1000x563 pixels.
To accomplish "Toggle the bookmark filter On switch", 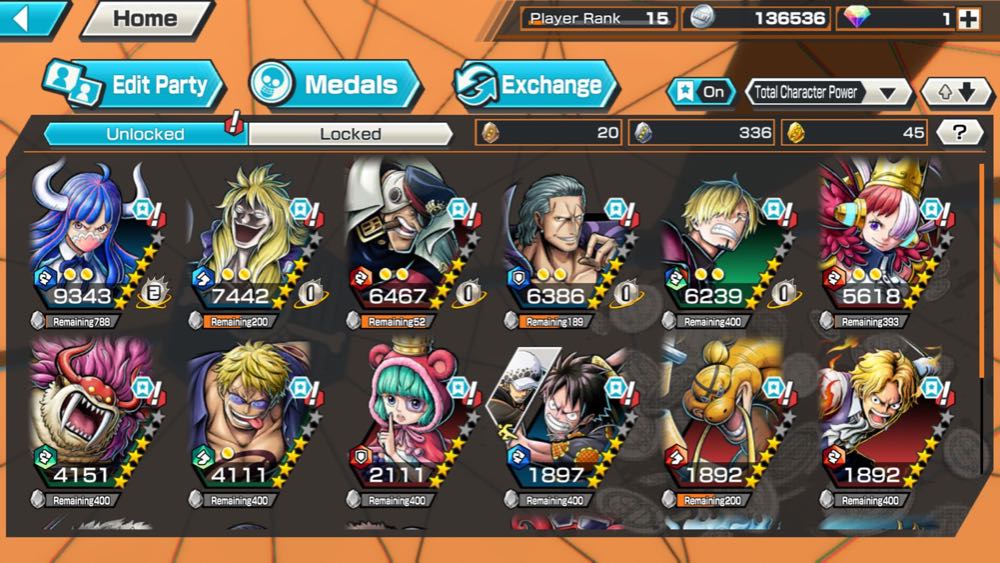I will (x=703, y=92).
